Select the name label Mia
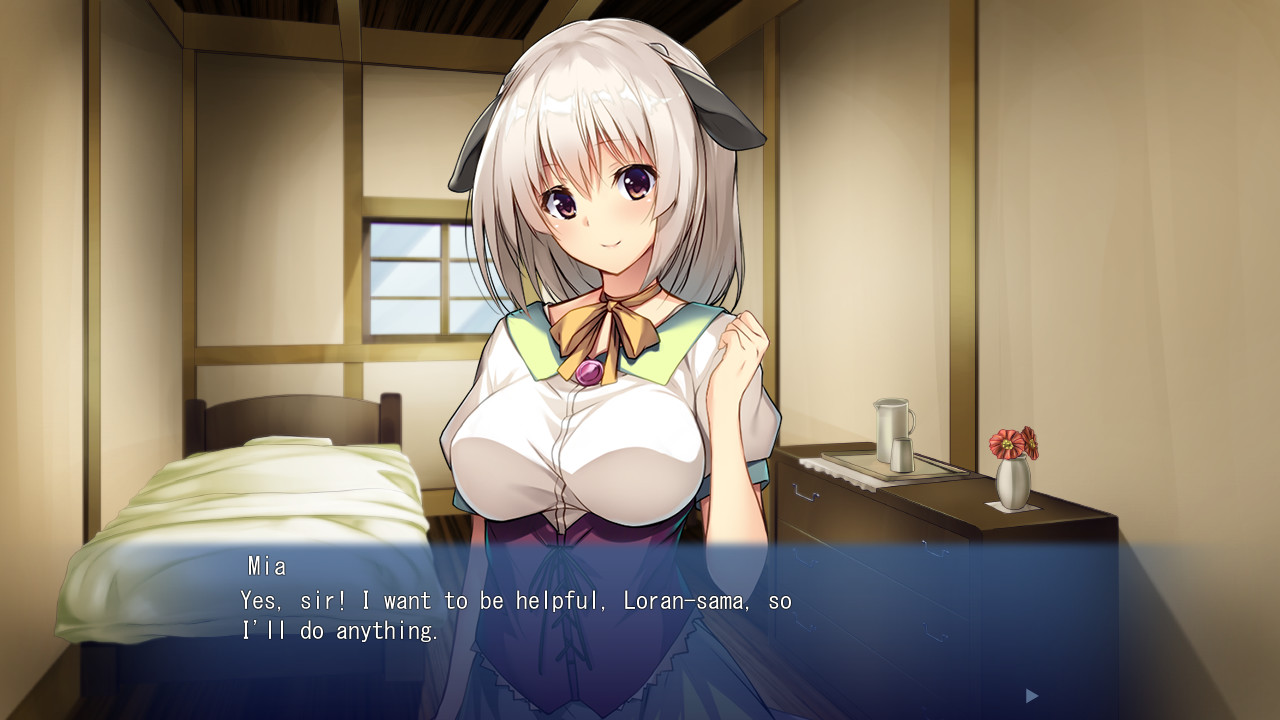The image size is (1280, 720). pyautogui.click(x=266, y=566)
